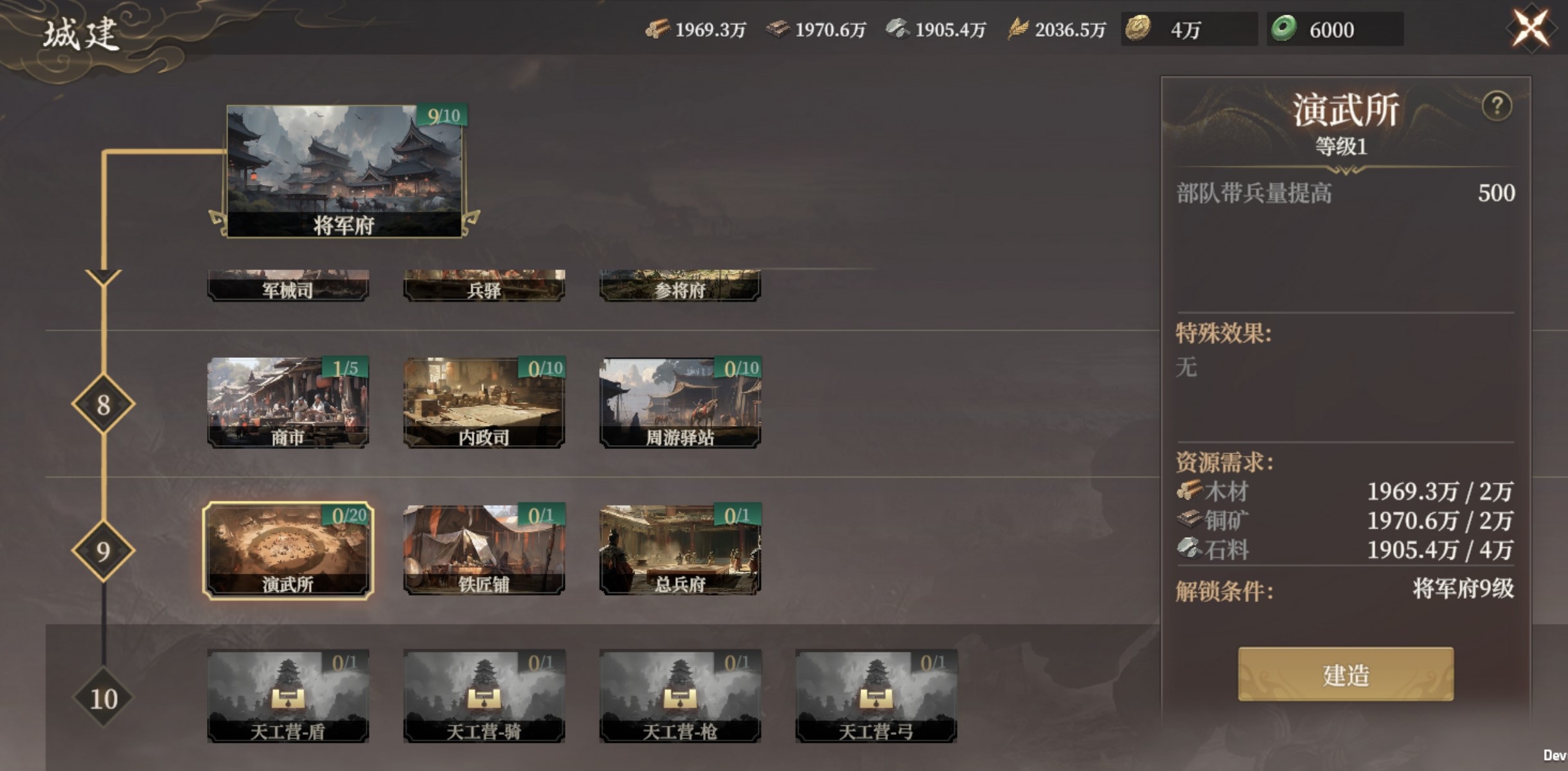Click the 建造 build button
Viewport: 1568px width, 771px height.
pyautogui.click(x=1346, y=674)
